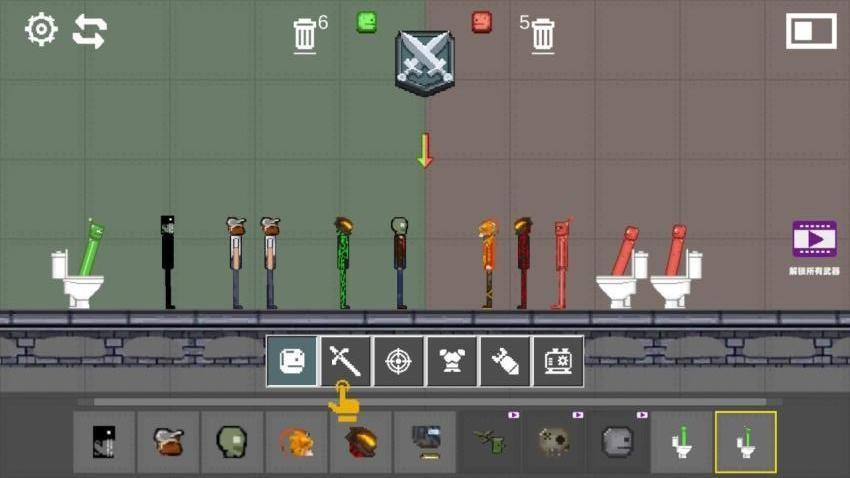This screenshot has width=850, height=478.
Task: Open the gear settings menu
Action: tap(41, 30)
